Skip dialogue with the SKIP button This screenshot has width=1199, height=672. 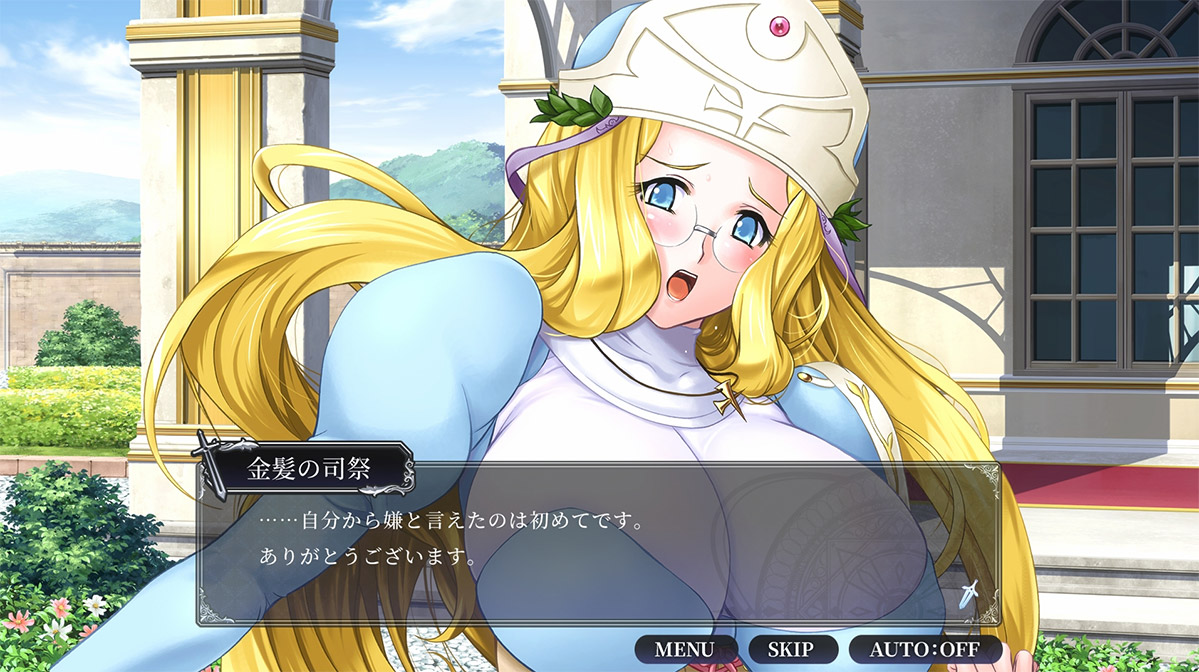(x=790, y=648)
